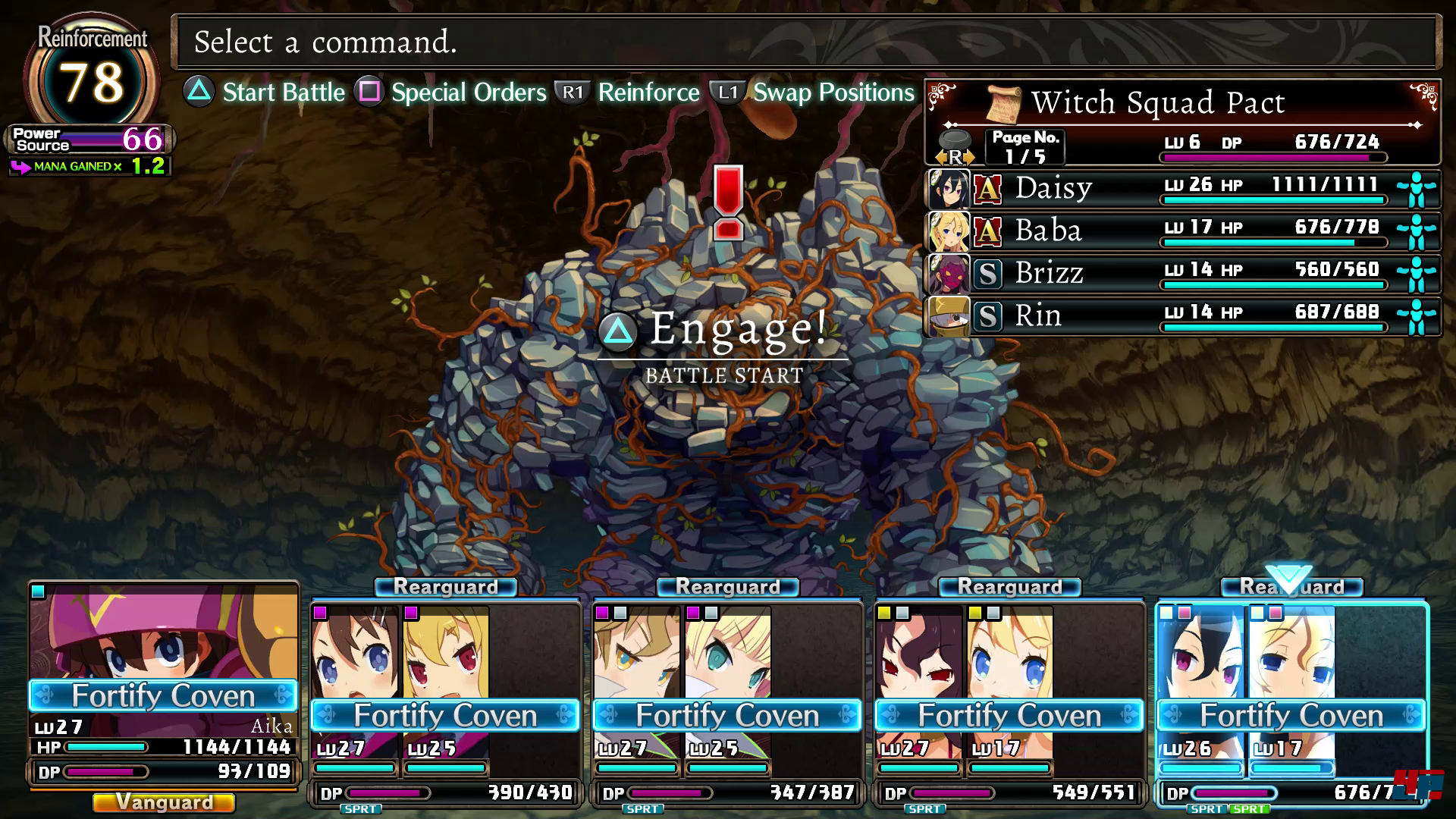Viewport: 1456px width, 819px height.
Task: Choose the Reinforce command
Action: [x=628, y=93]
